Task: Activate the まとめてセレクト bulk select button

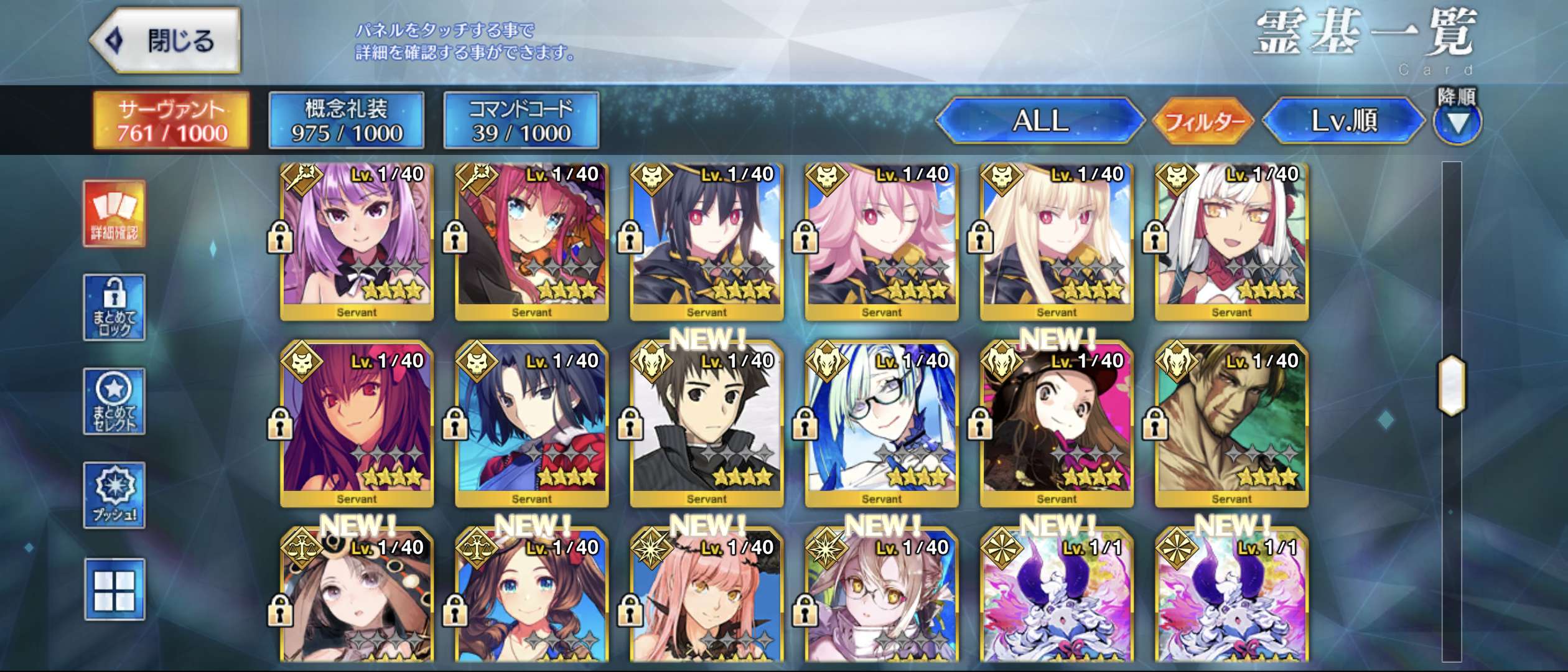Action: point(114,401)
